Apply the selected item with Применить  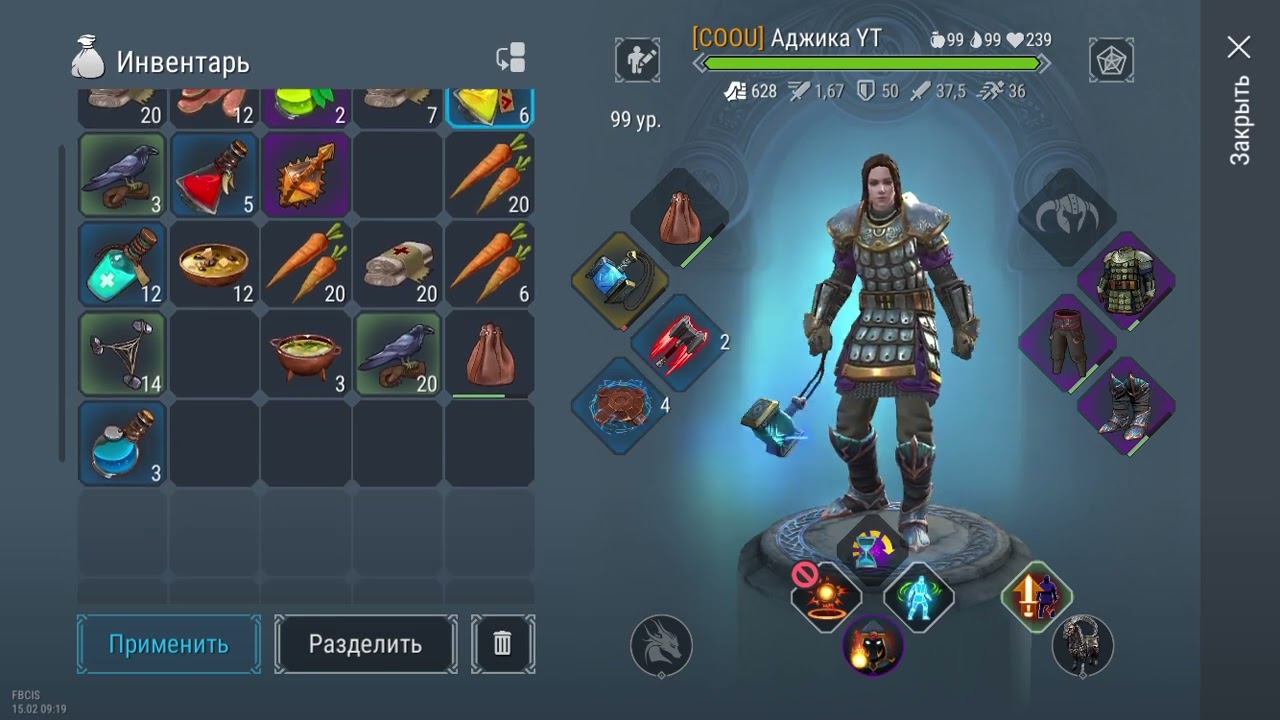(168, 644)
